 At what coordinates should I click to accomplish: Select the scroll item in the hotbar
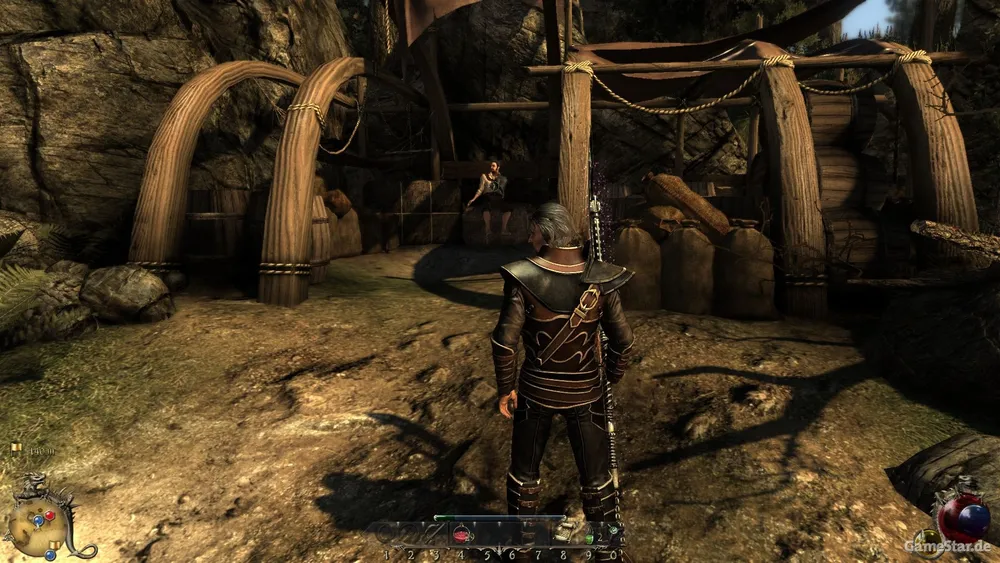(563, 532)
